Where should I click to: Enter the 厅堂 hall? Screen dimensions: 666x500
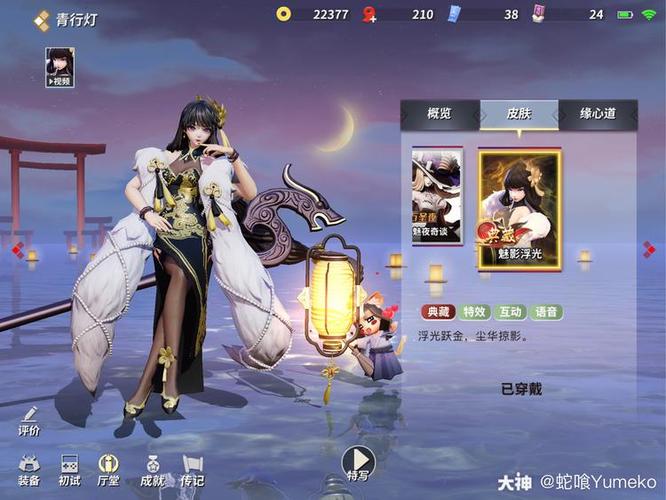(109, 469)
